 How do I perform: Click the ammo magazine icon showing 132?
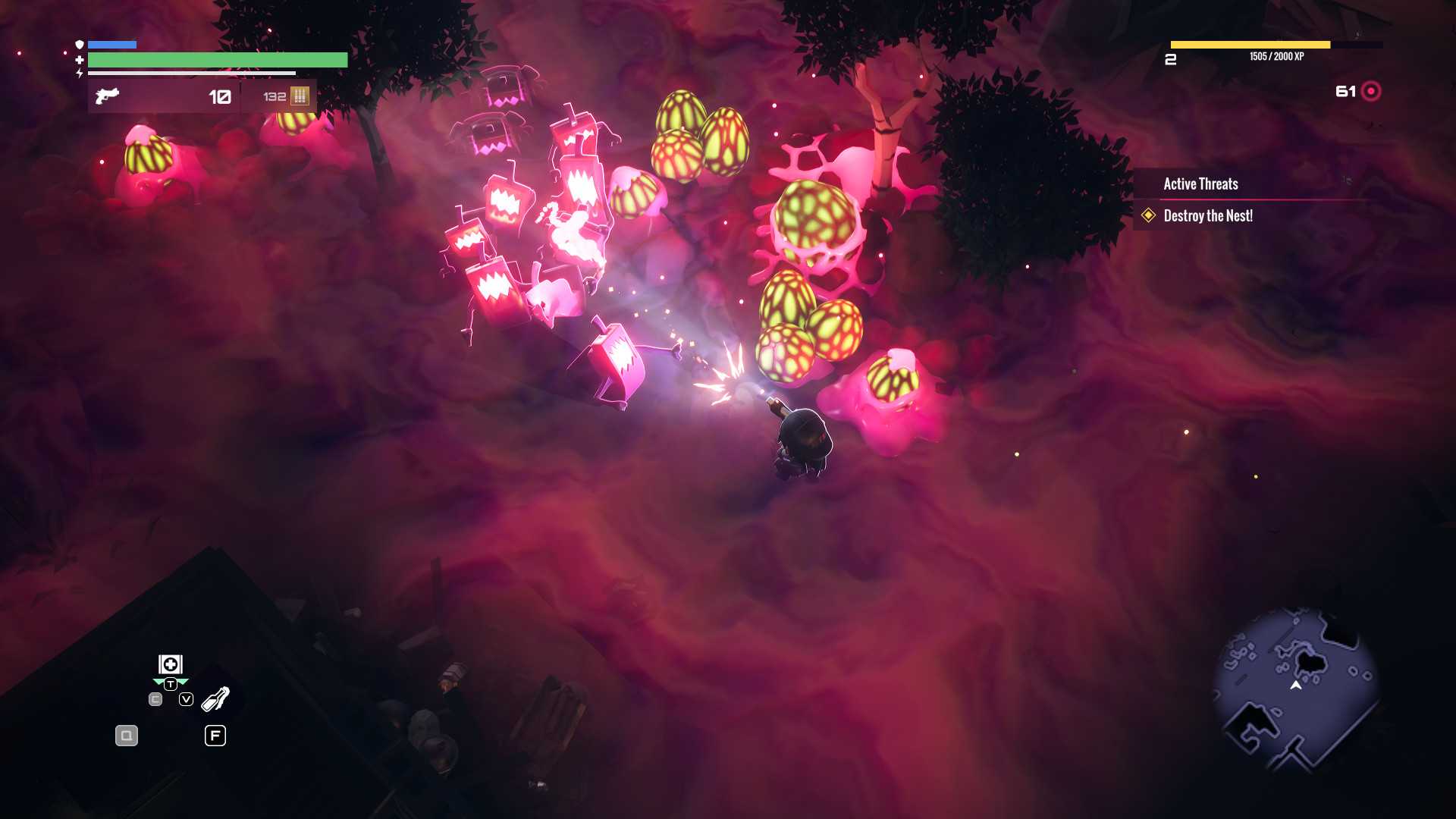pos(300,96)
